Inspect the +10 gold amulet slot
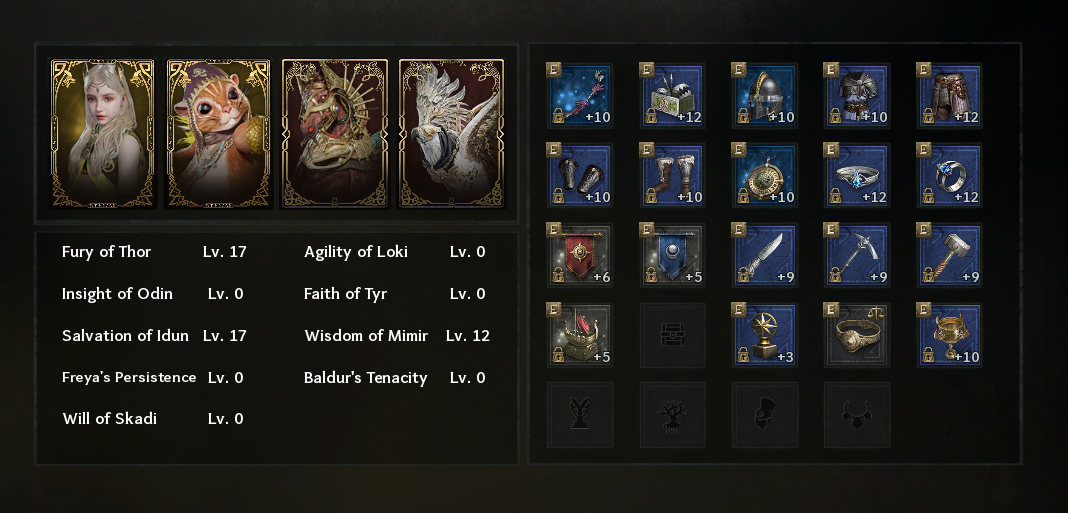Screen dimensions: 1068x513 click(765, 176)
